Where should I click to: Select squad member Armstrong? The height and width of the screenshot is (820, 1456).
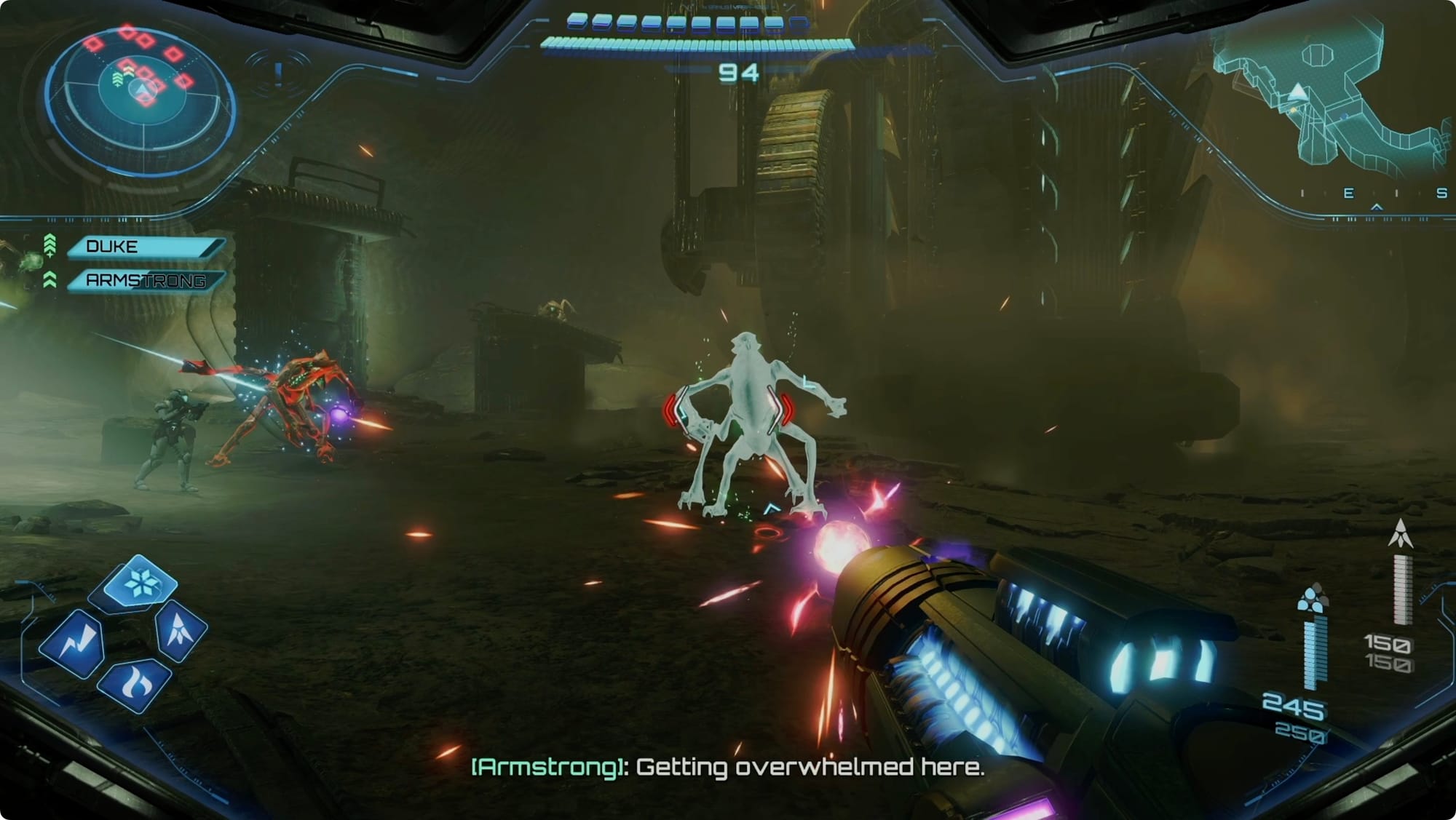click(x=145, y=281)
